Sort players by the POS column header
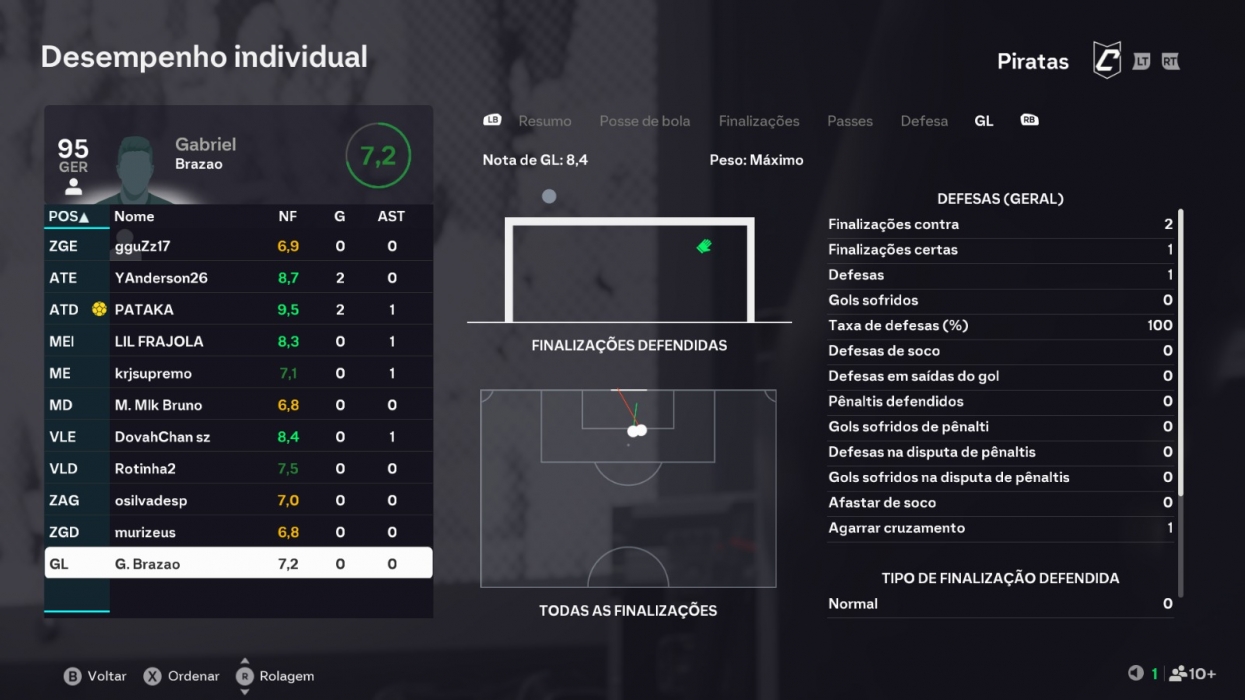Image resolution: width=1245 pixels, height=700 pixels. [x=69, y=216]
